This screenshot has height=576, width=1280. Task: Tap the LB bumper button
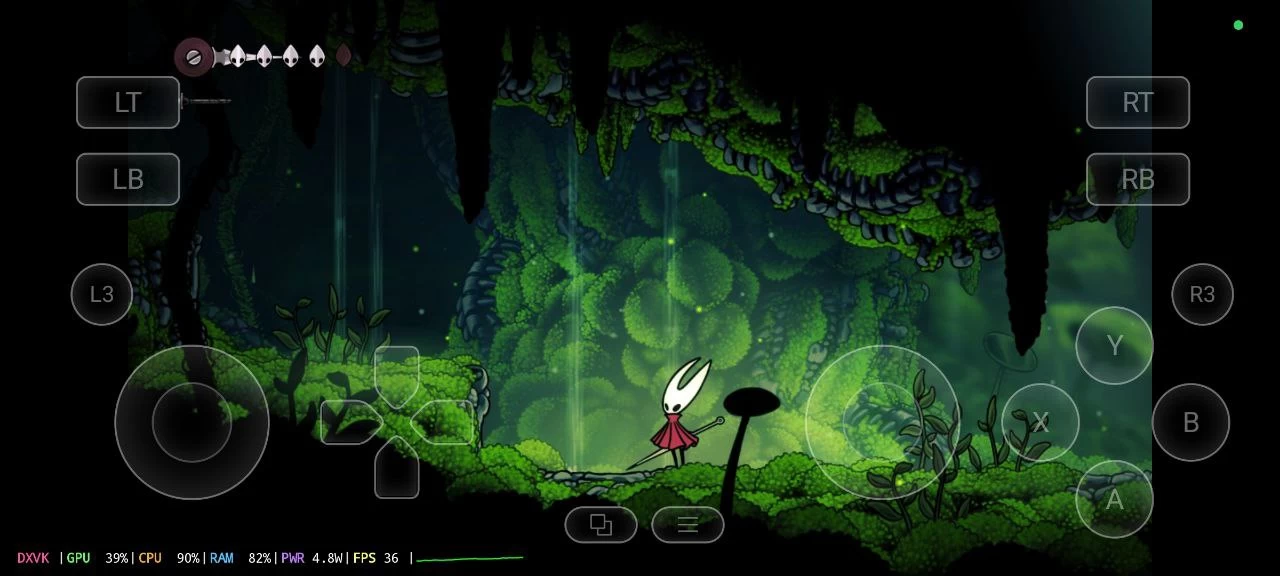128,179
